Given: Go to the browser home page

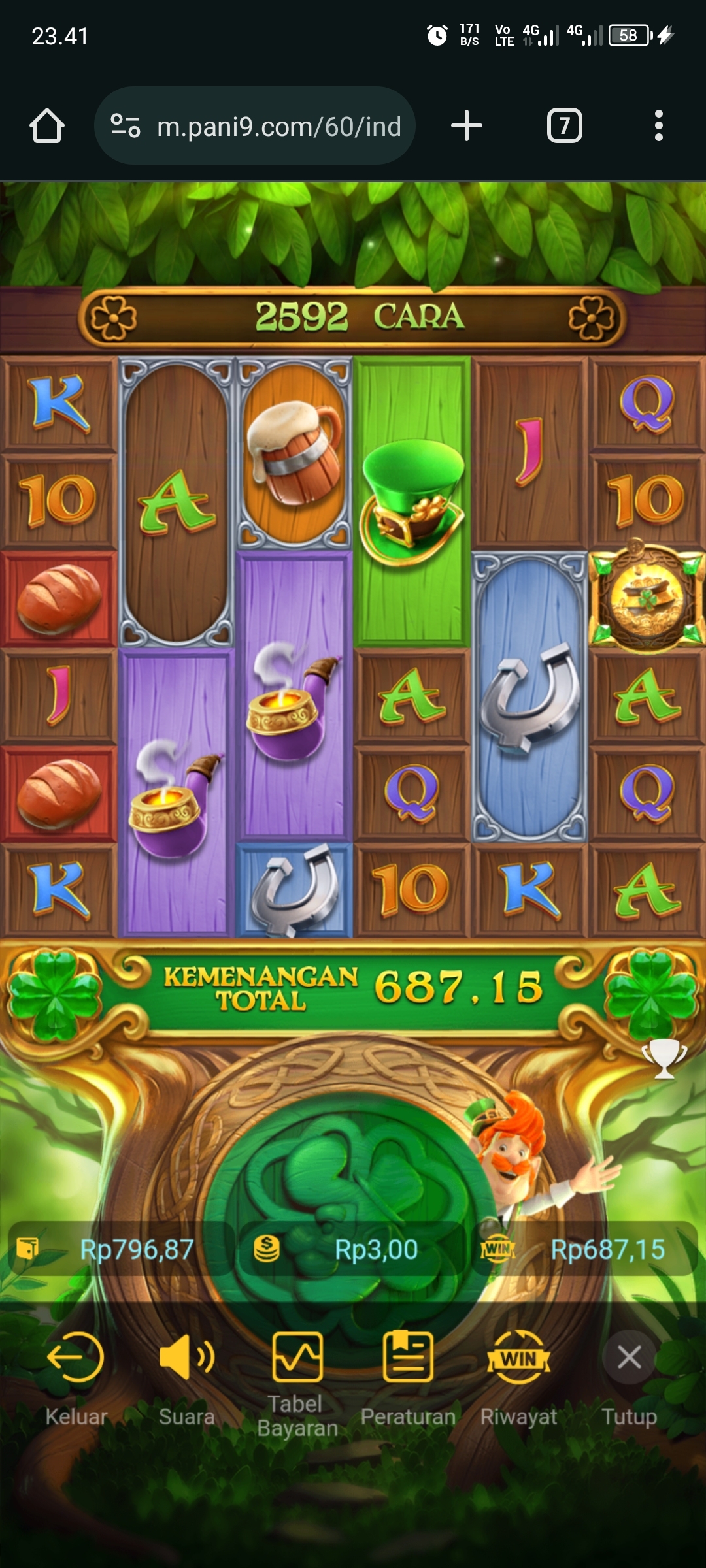Looking at the screenshot, I should click(x=47, y=125).
